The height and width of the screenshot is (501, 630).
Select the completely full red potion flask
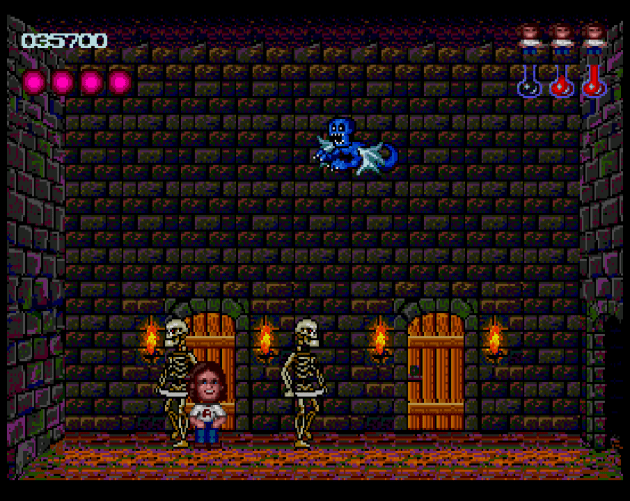(593, 81)
